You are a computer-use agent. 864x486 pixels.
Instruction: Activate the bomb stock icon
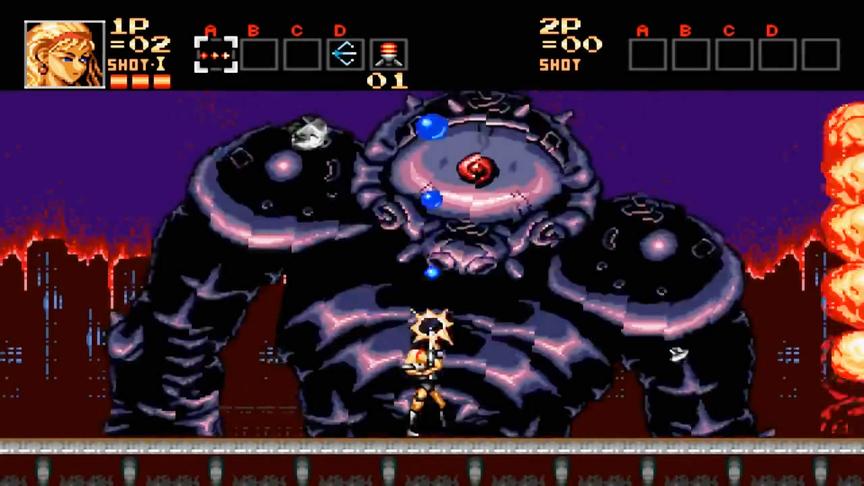click(x=388, y=54)
